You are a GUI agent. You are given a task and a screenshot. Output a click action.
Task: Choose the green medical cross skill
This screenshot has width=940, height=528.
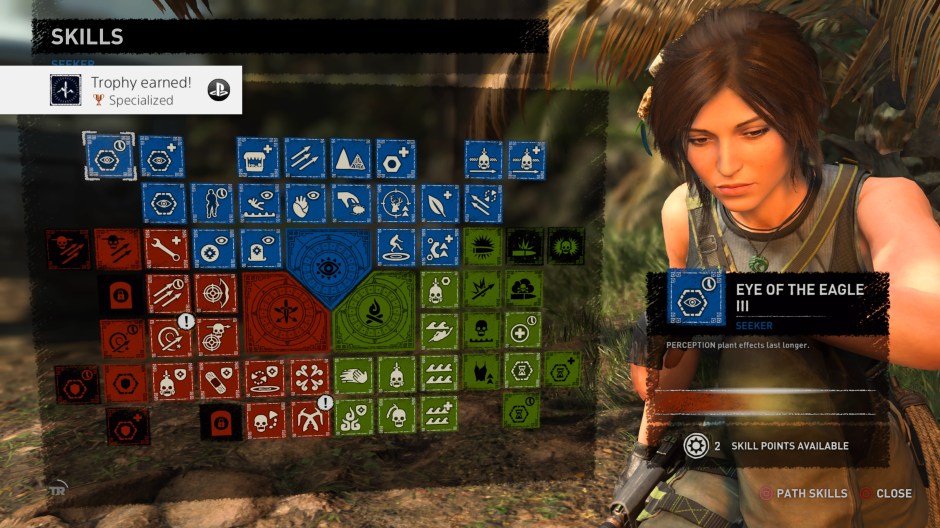pyautogui.click(x=521, y=331)
